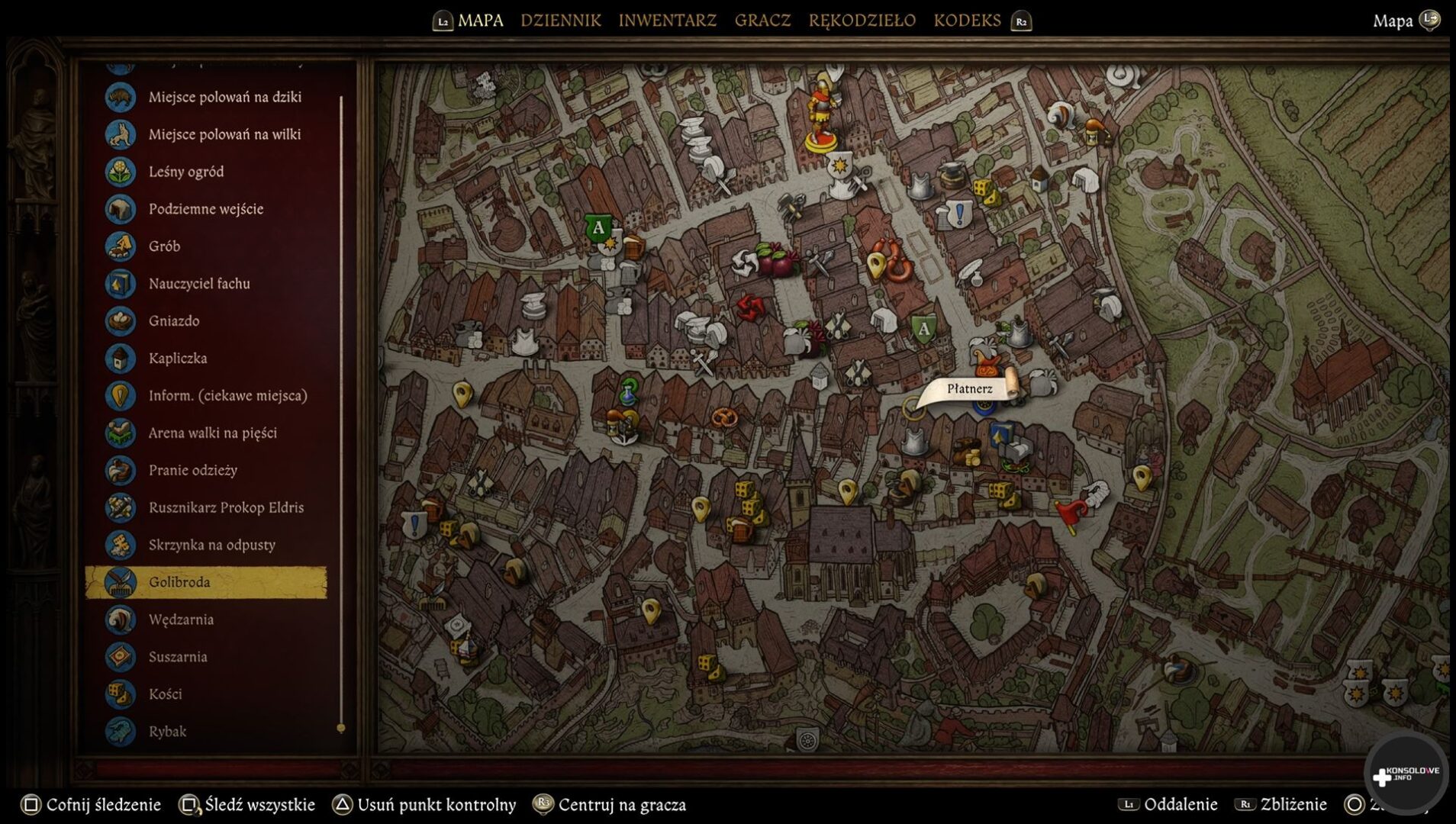Choose Podziemne wejście in the legend

[205, 209]
